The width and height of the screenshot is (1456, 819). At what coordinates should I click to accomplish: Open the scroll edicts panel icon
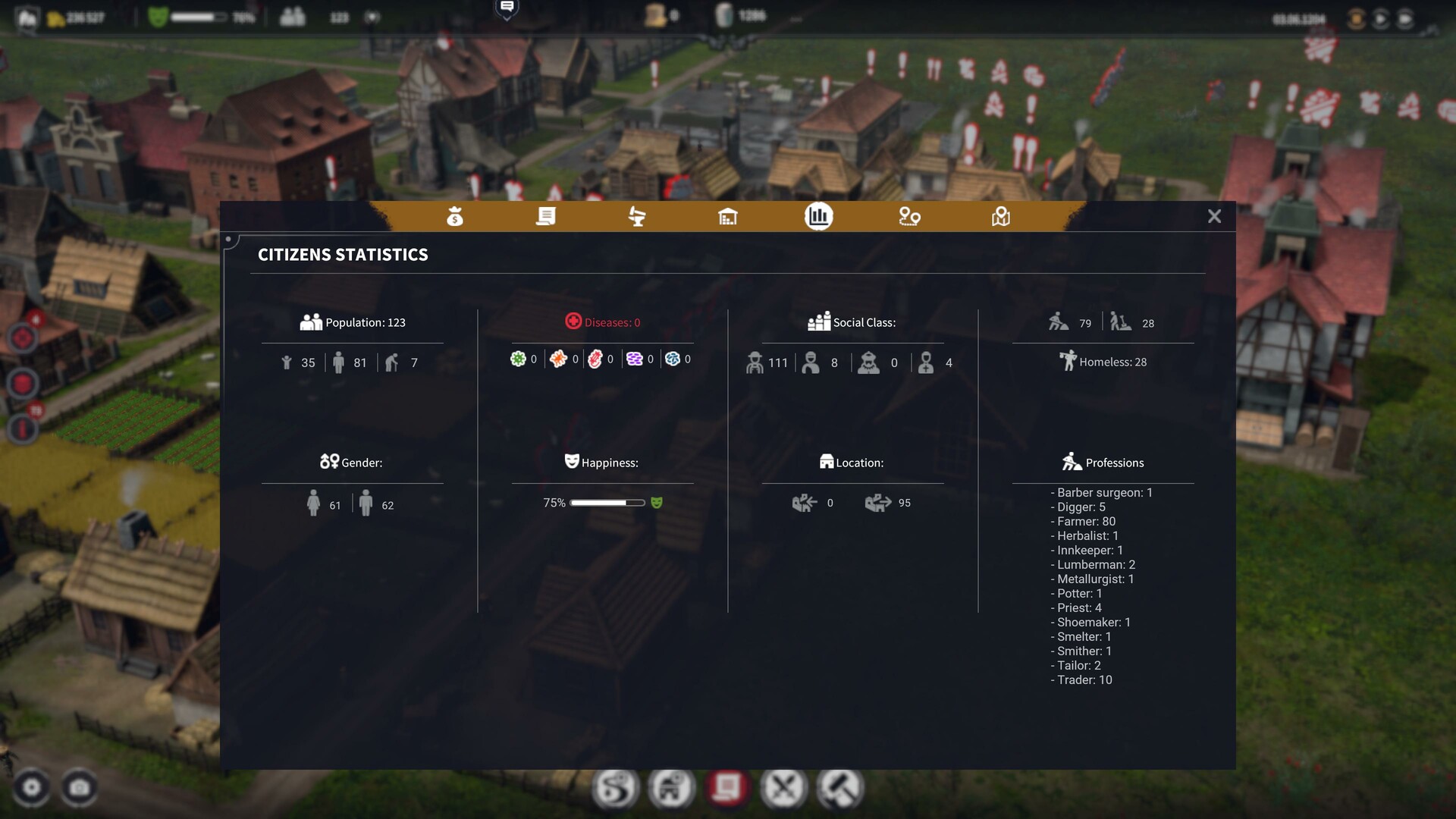(x=546, y=217)
